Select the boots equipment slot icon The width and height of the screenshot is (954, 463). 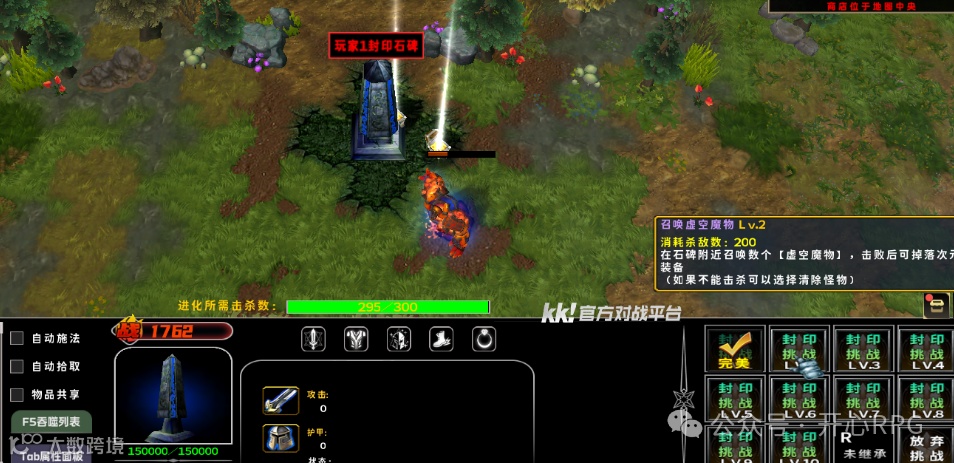tap(442, 340)
